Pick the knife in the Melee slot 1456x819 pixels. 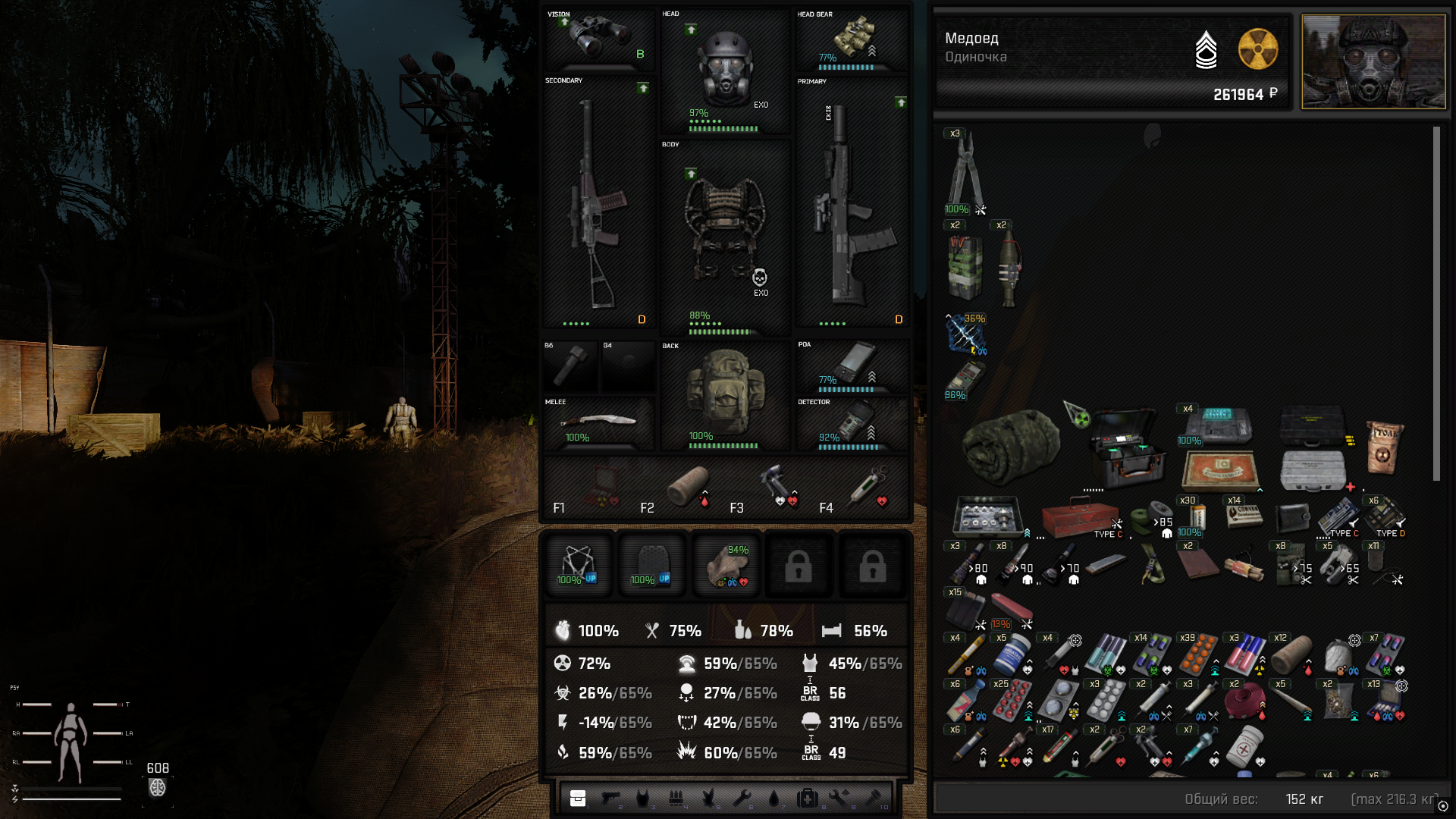[x=598, y=422]
